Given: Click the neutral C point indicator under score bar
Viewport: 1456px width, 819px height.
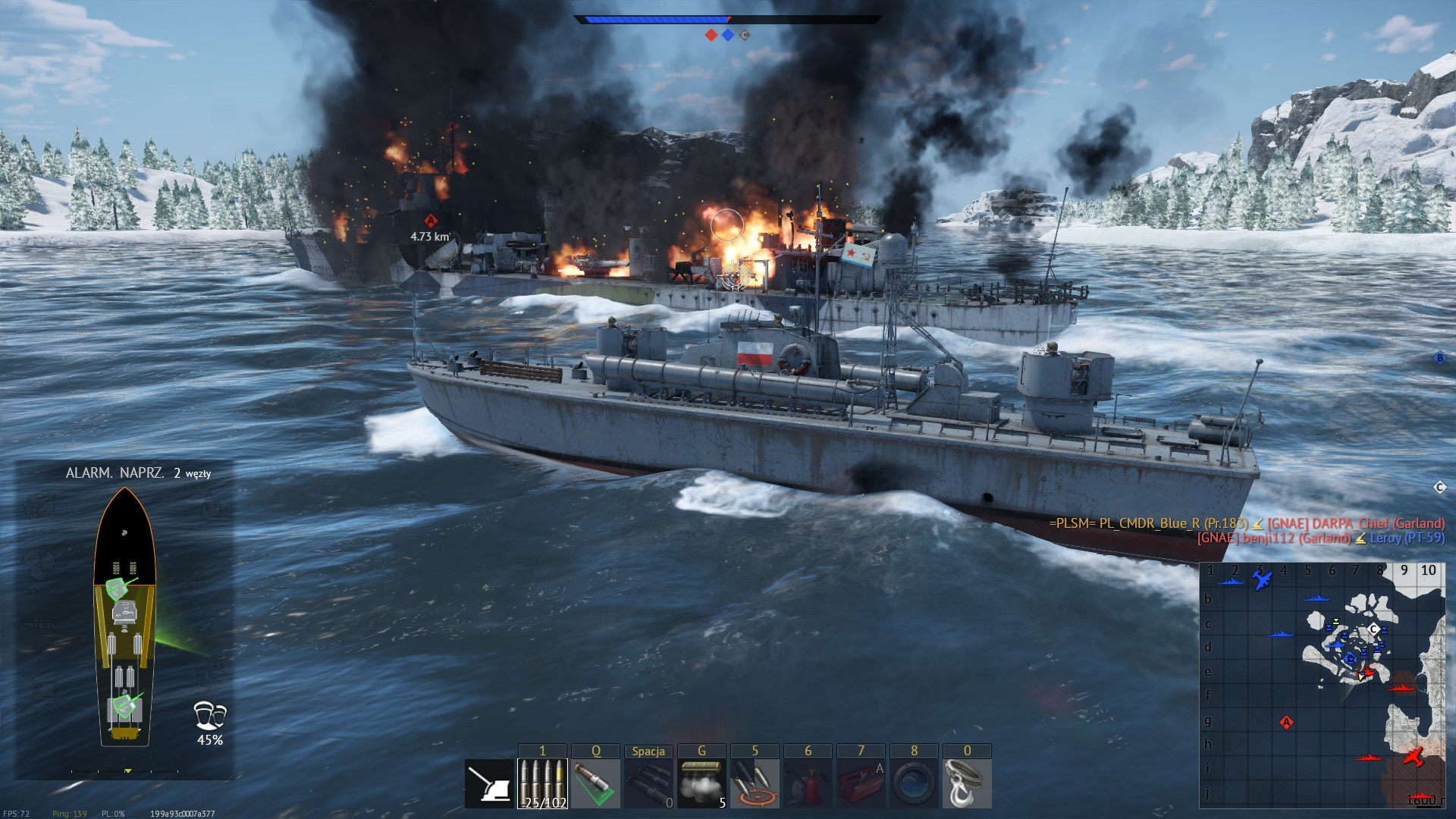Looking at the screenshot, I should click(x=745, y=35).
